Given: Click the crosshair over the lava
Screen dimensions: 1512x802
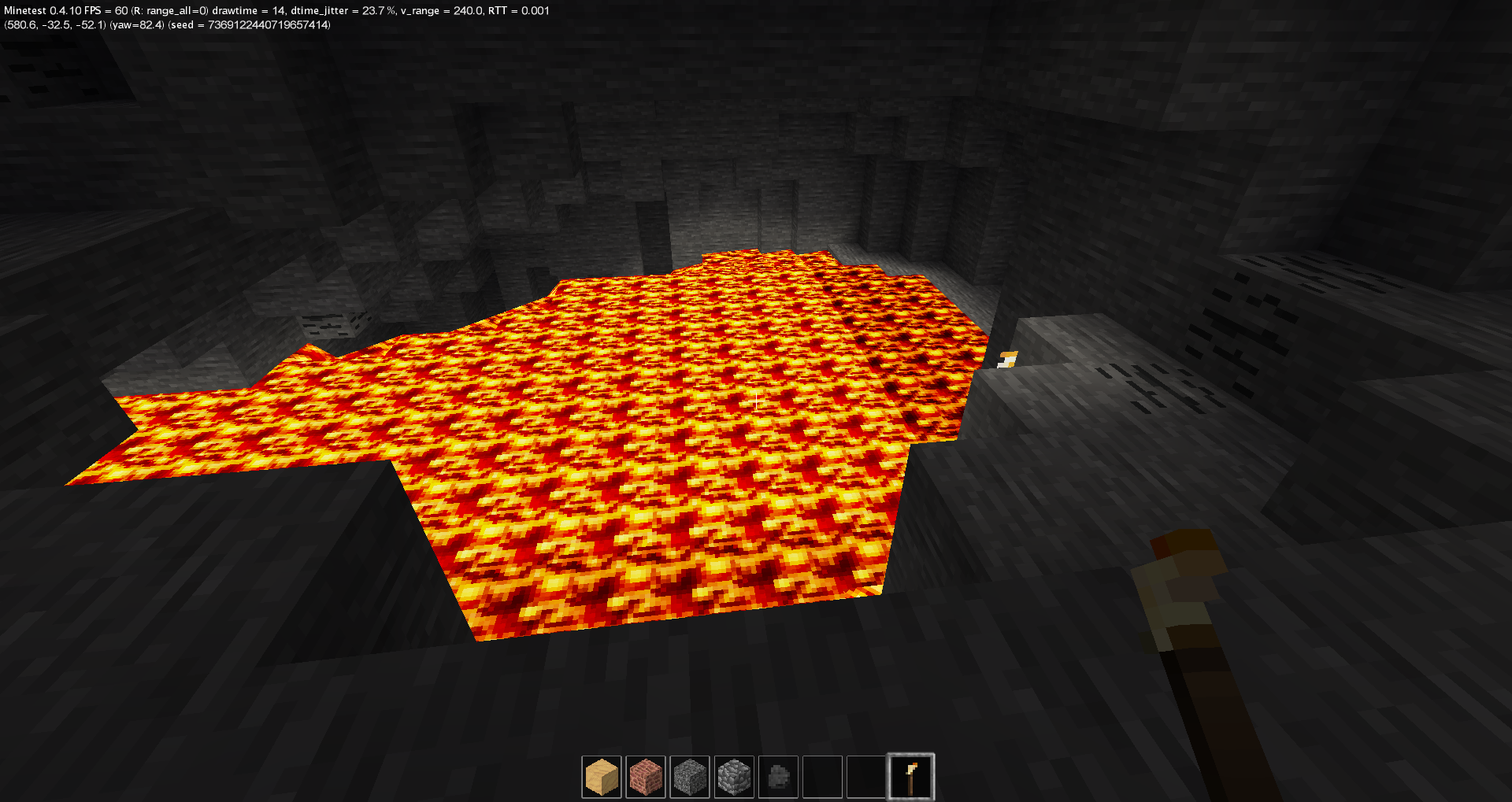Looking at the screenshot, I should pyautogui.click(x=756, y=401).
